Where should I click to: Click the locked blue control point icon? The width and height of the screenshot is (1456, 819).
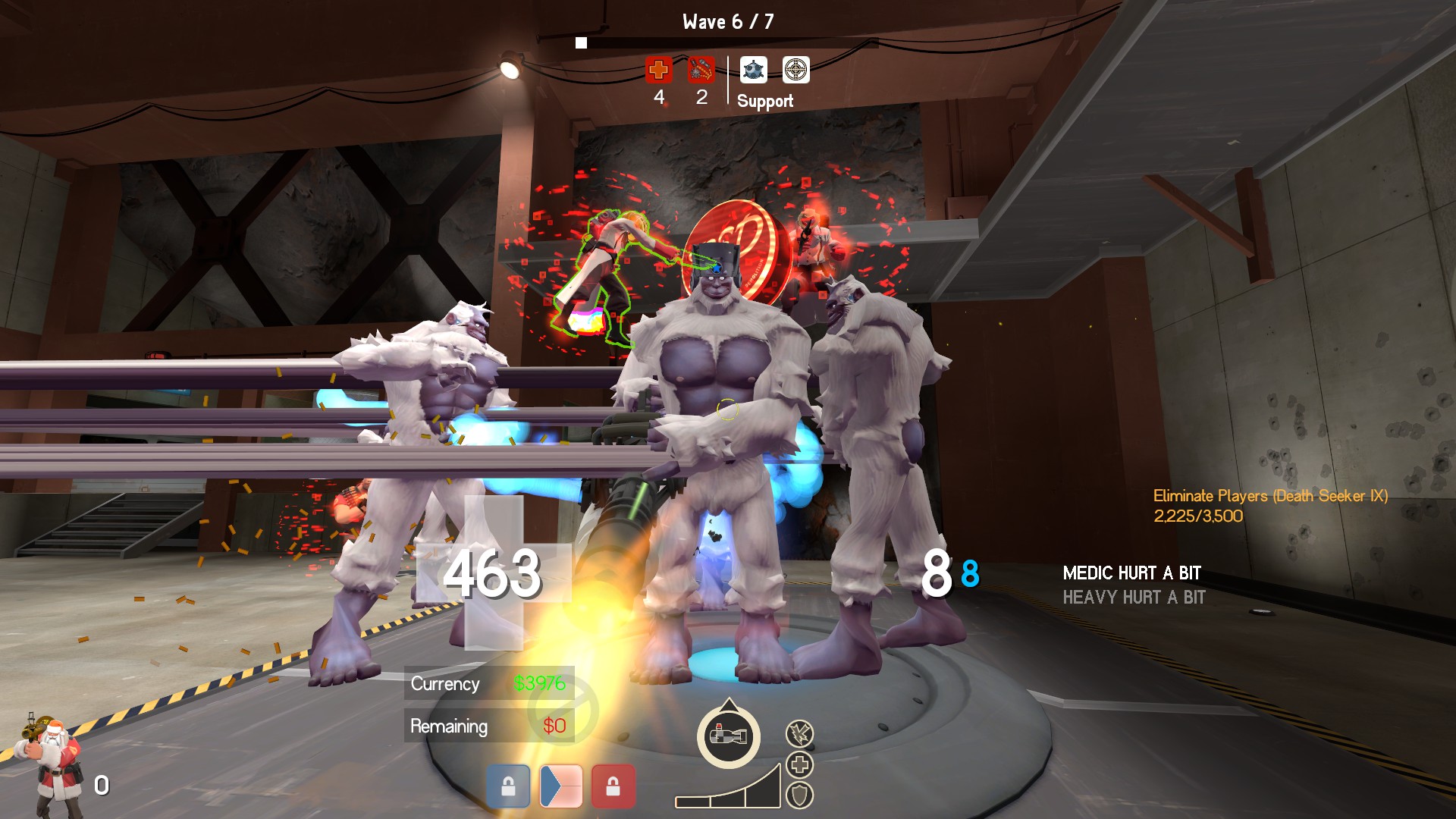508,786
